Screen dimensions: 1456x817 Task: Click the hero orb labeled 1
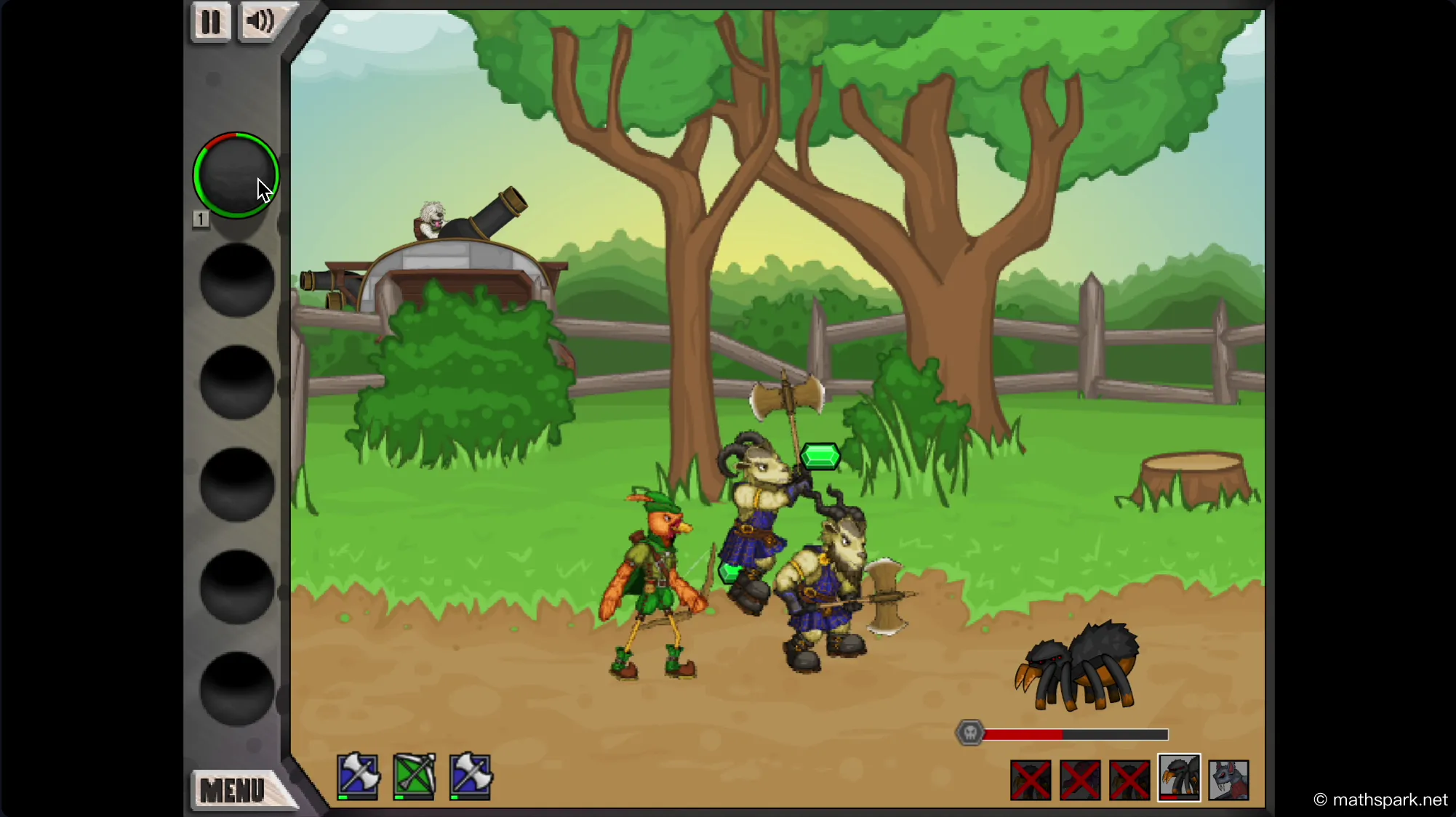(x=236, y=176)
